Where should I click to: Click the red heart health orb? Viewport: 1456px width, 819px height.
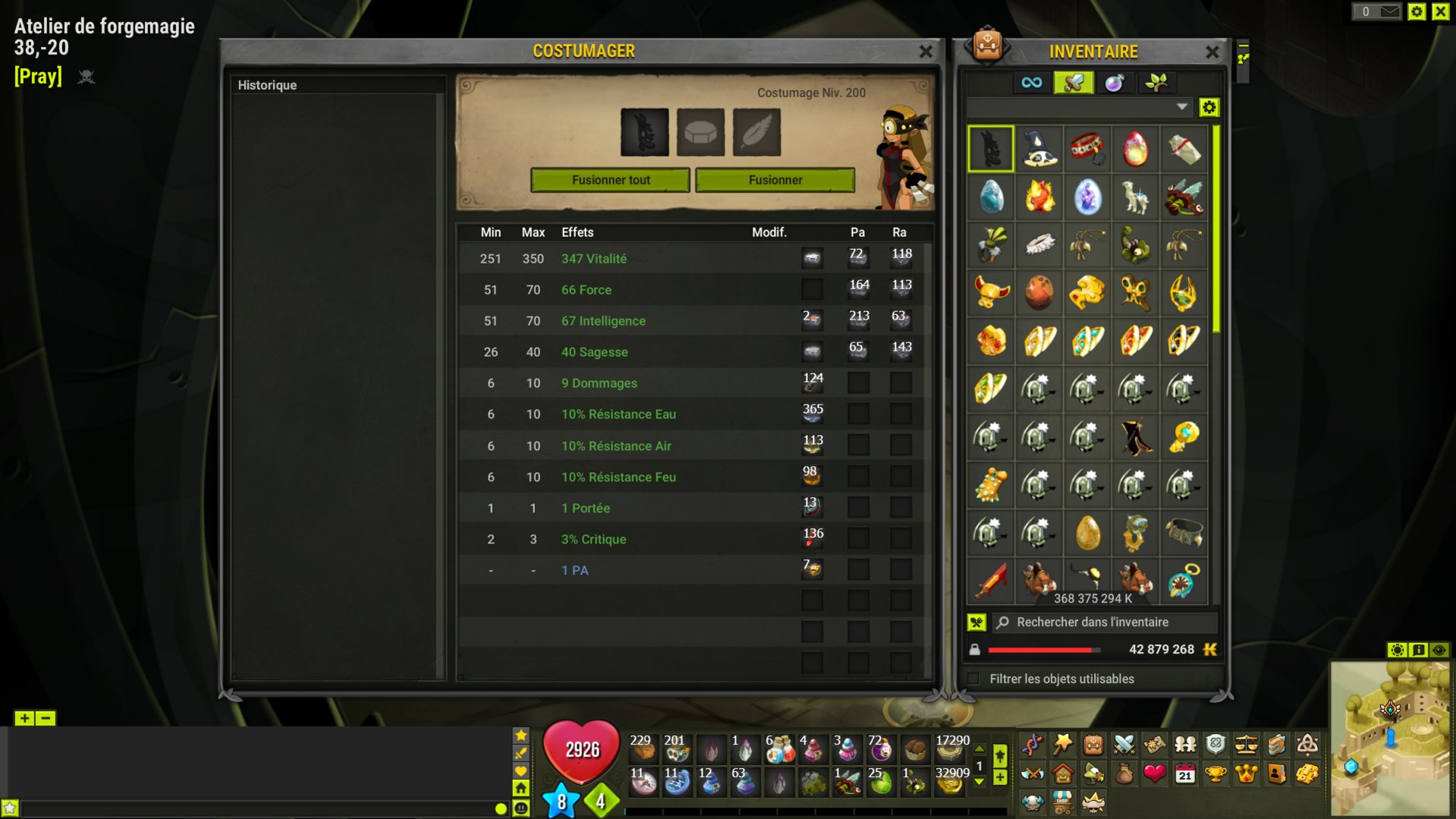pyautogui.click(x=581, y=750)
